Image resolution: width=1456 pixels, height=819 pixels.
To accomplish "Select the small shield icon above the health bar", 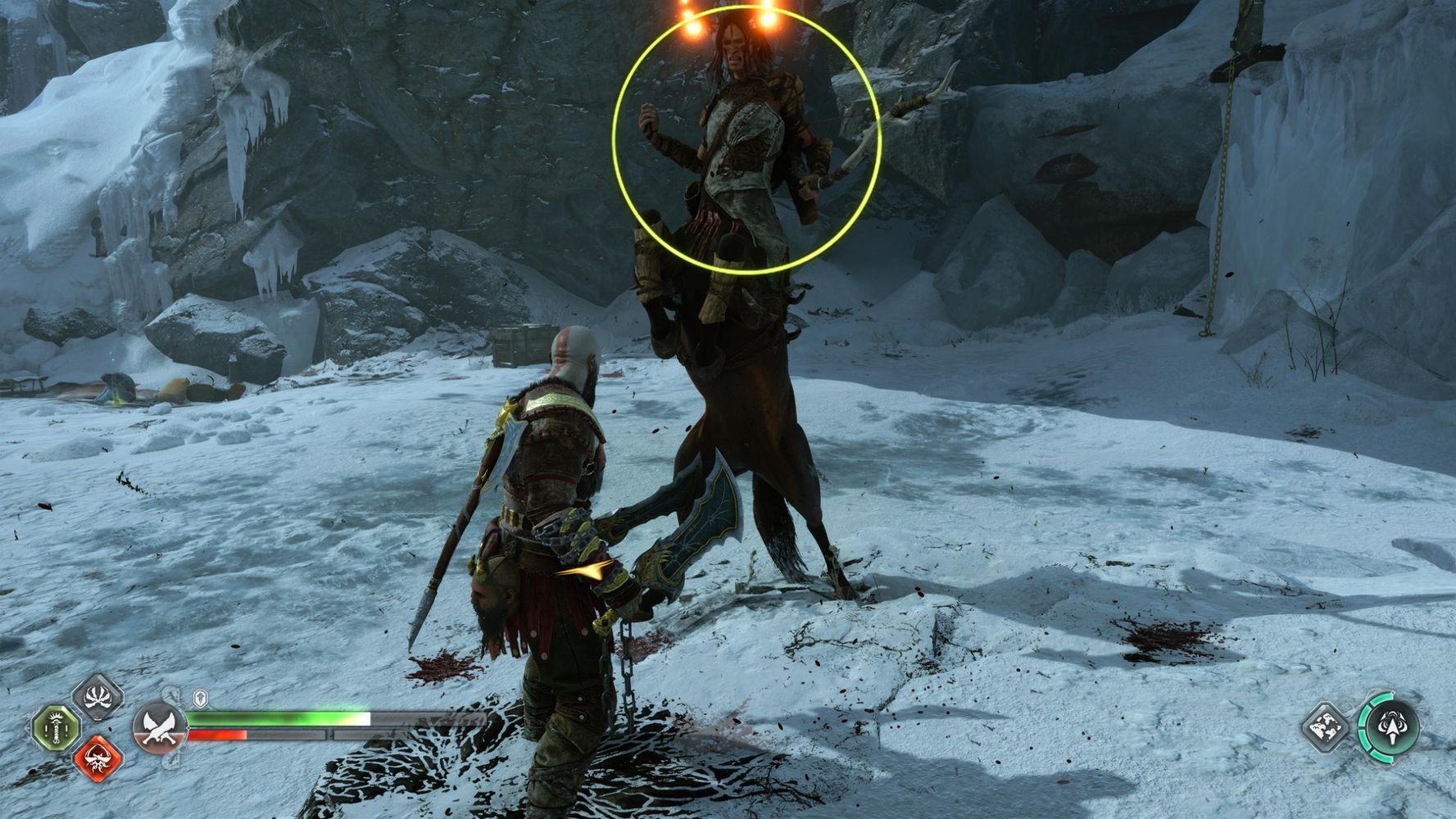I will pyautogui.click(x=200, y=699).
